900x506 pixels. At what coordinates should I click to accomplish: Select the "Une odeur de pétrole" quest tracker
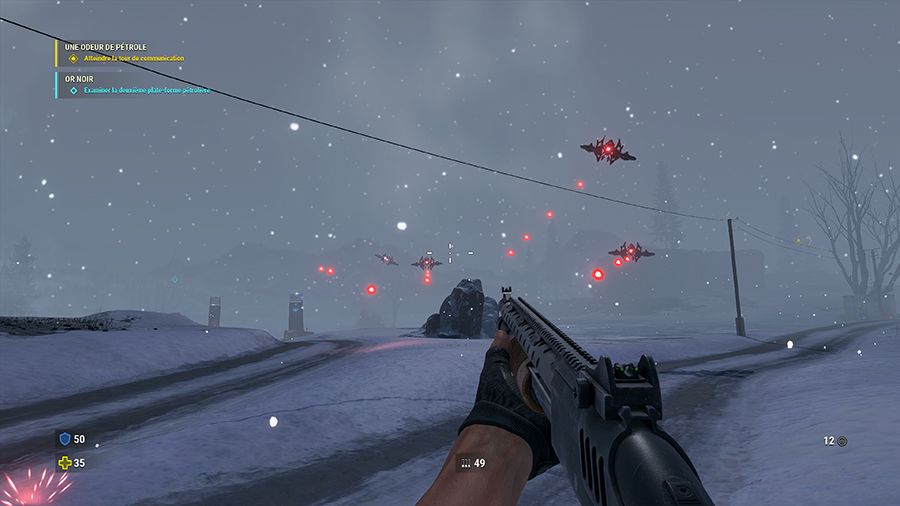(x=108, y=47)
